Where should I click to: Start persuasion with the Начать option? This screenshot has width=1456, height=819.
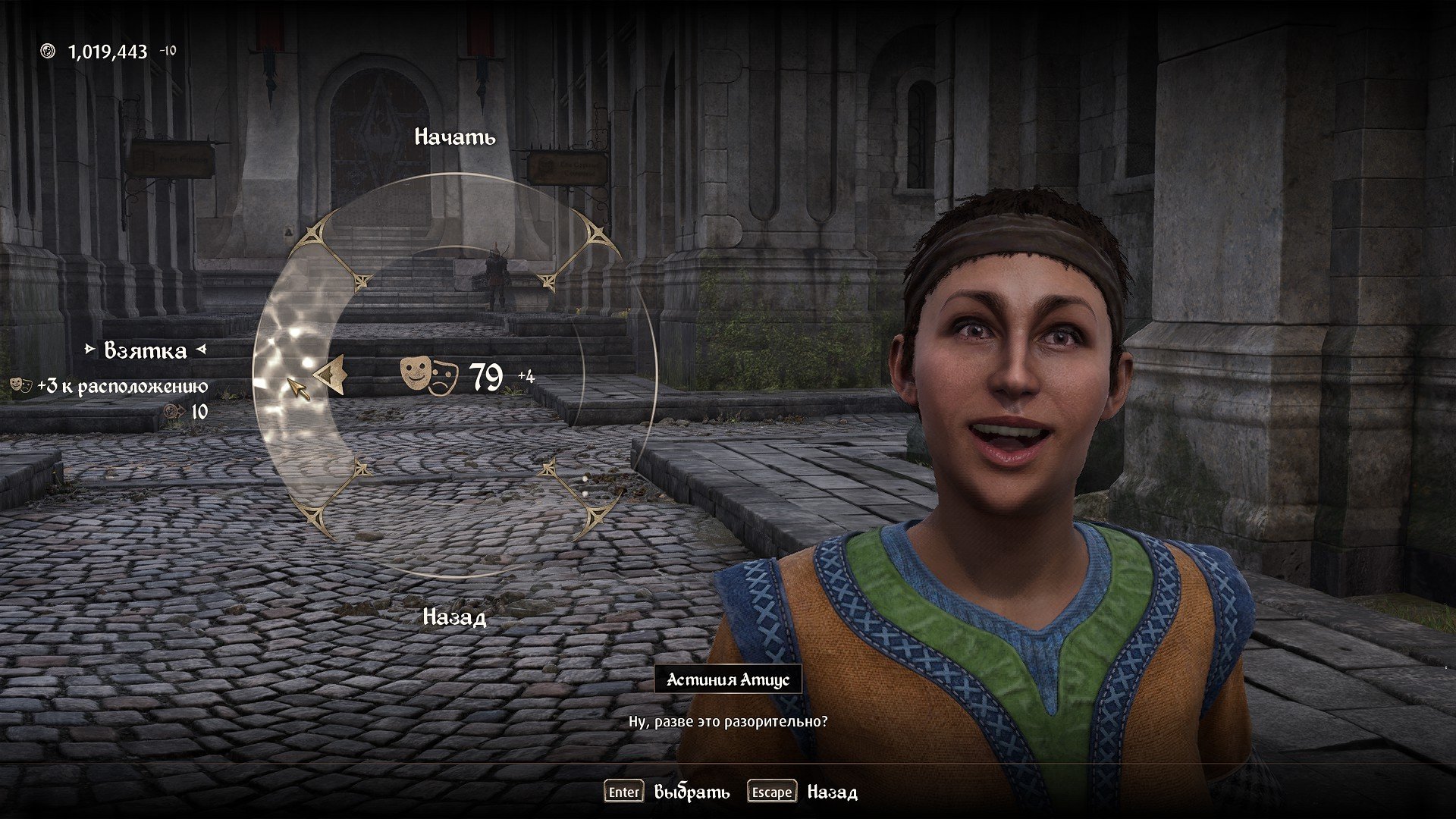point(455,137)
